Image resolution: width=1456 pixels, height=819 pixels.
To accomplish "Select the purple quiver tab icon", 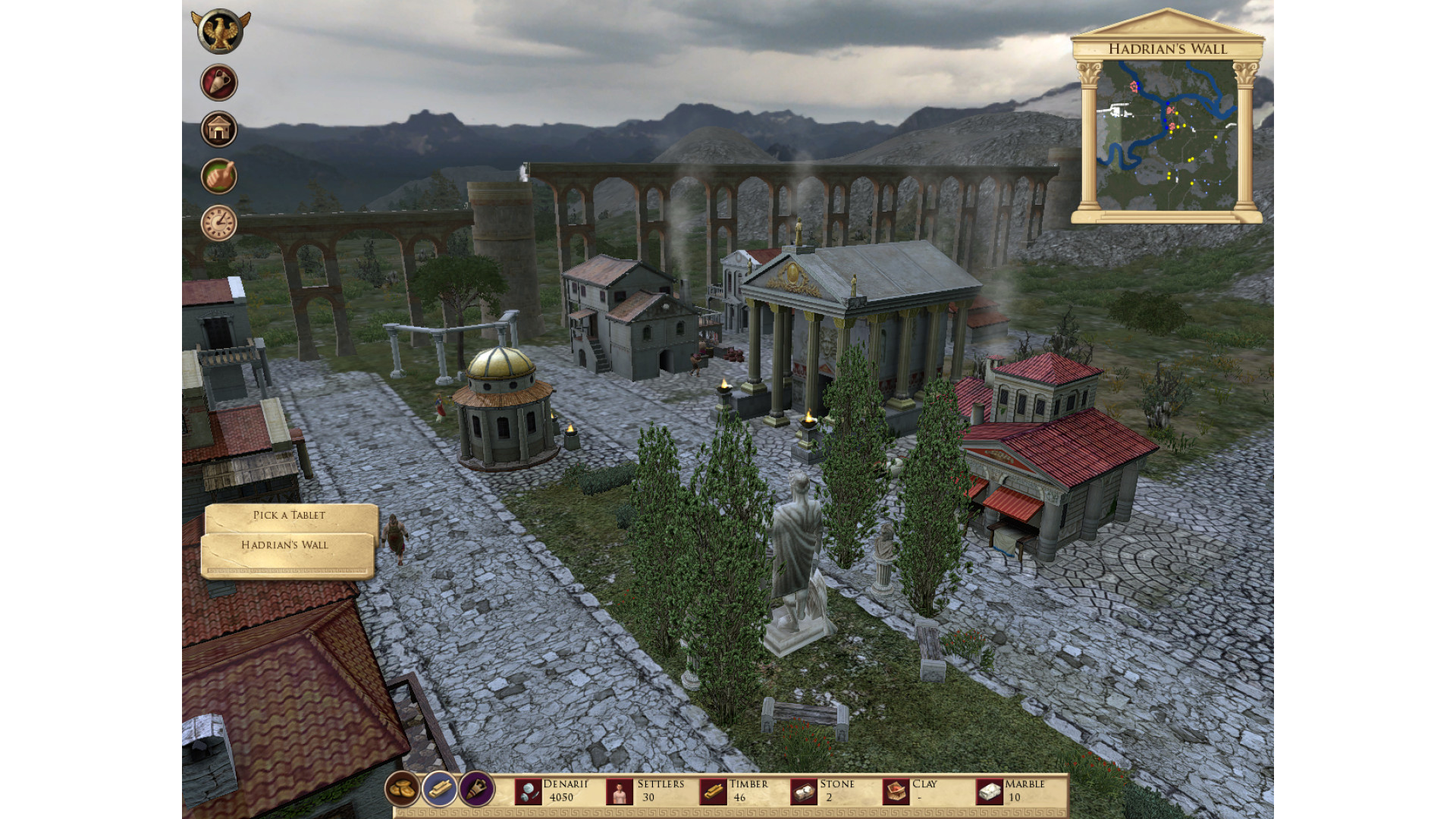I will click(477, 789).
